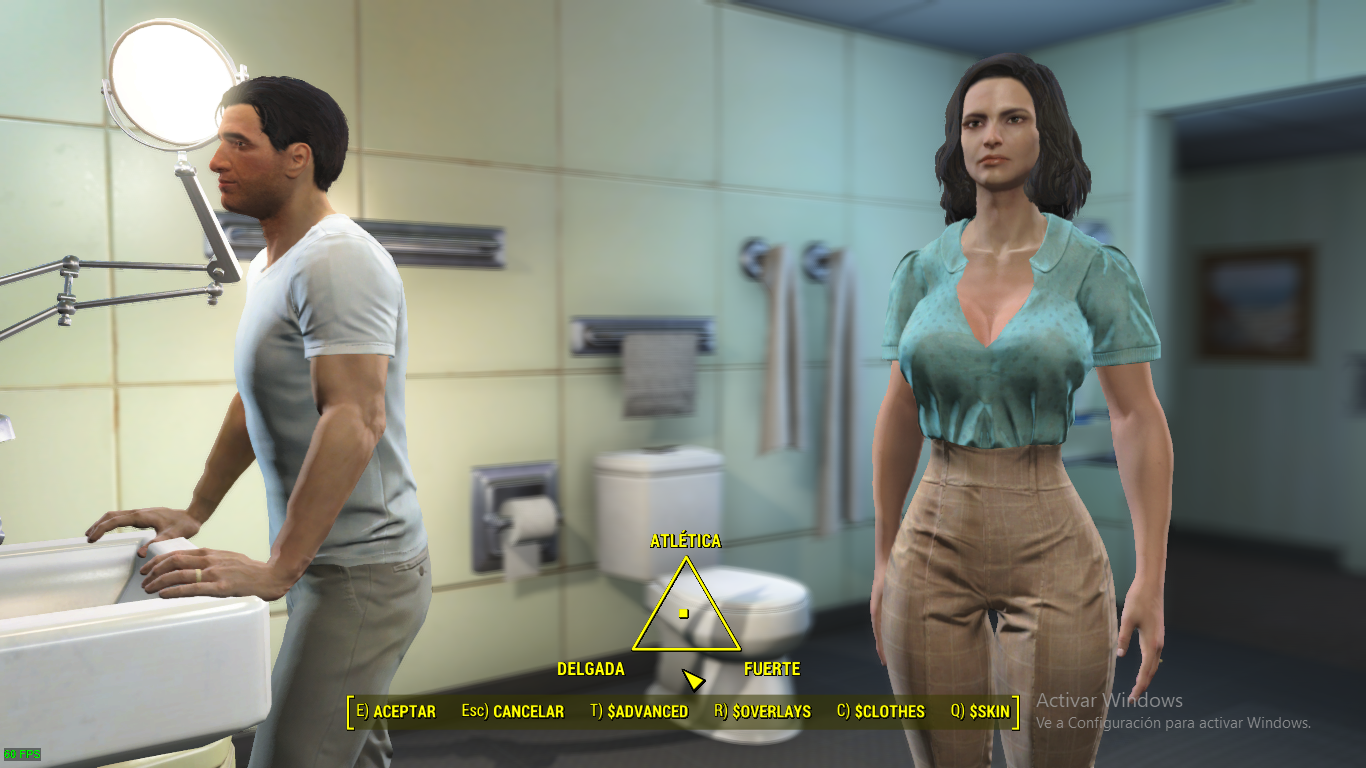Viewport: 1366px width, 768px height.
Task: Open the $OVERLAYS menu
Action: [773, 712]
